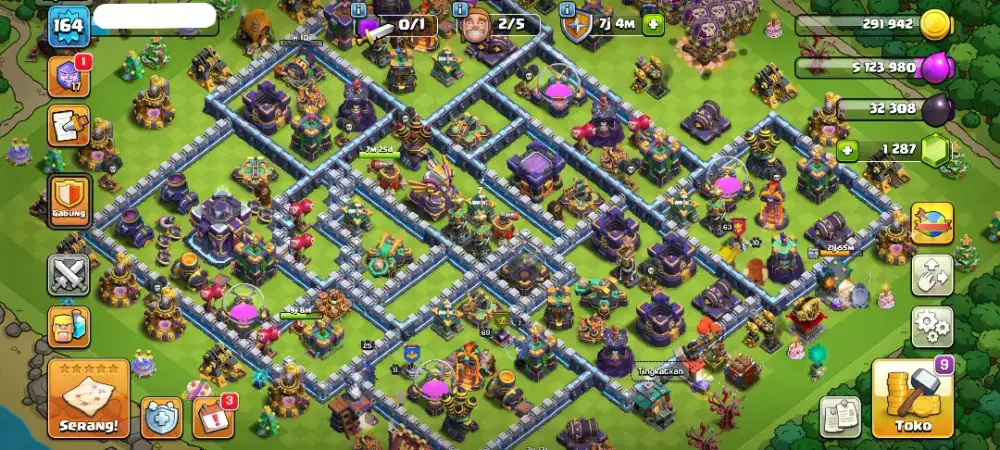Open the scroll log icon
1000x450 pixels.
pos(69,127)
